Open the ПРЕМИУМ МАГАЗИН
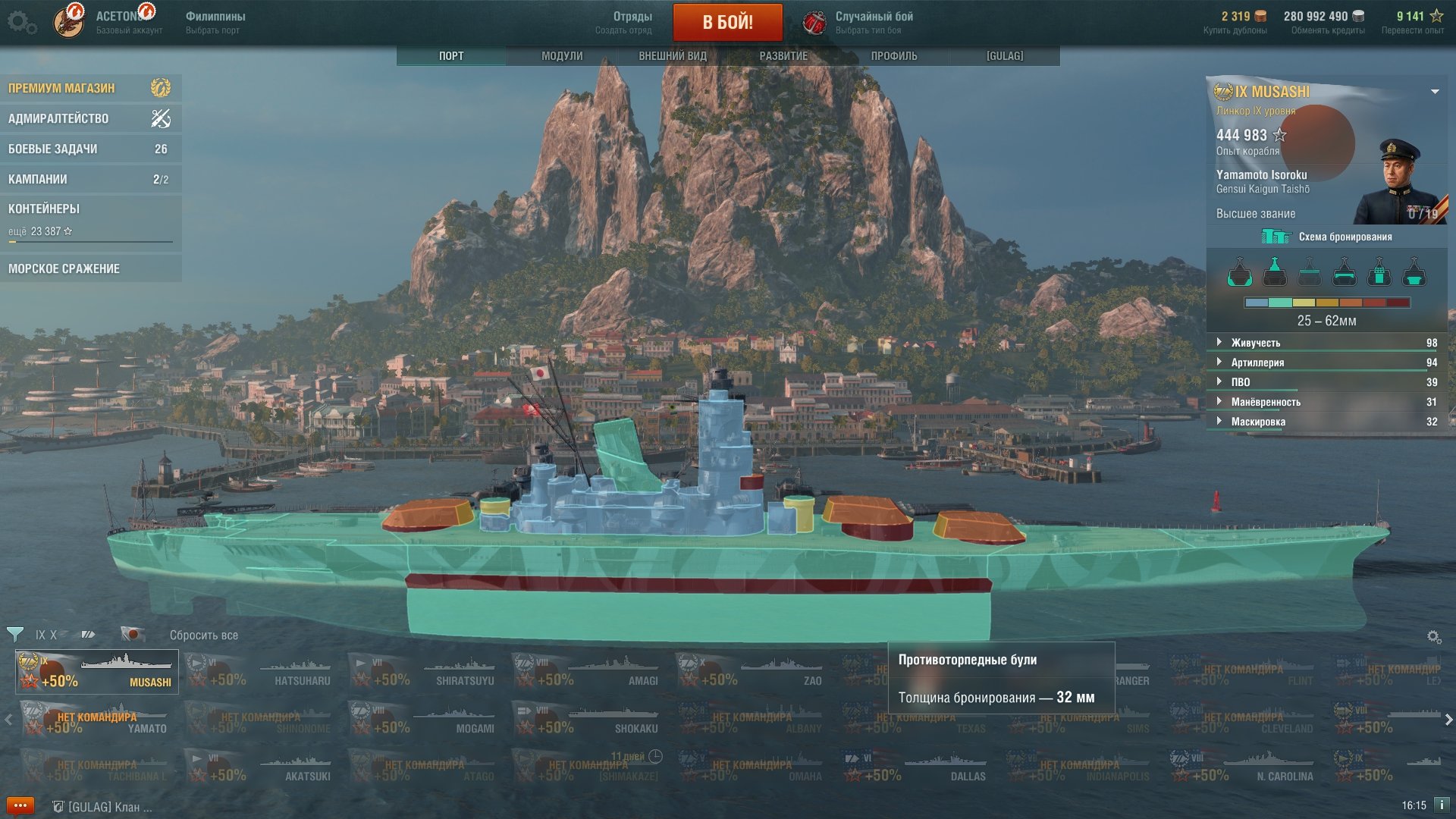Screen dimensions: 1456x819 [x=89, y=88]
